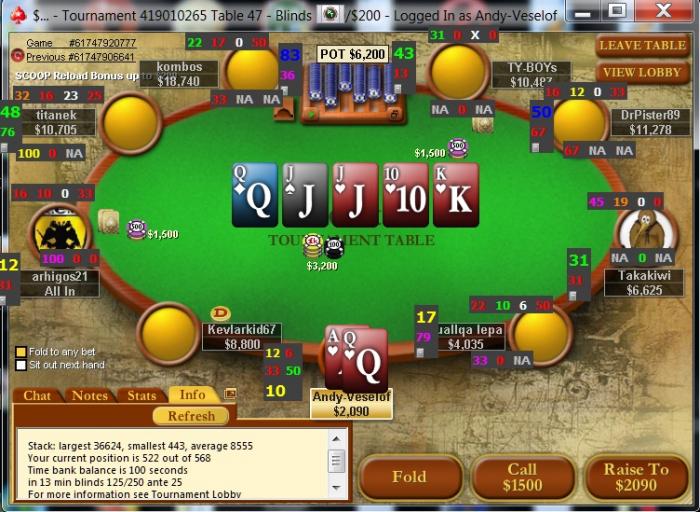Fold the current hand
The height and width of the screenshot is (512, 700).
[x=409, y=477]
